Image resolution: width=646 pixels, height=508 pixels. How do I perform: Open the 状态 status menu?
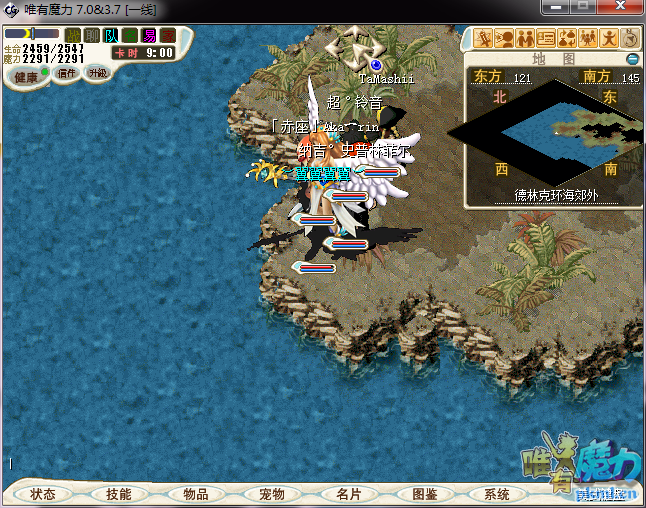coord(43,494)
